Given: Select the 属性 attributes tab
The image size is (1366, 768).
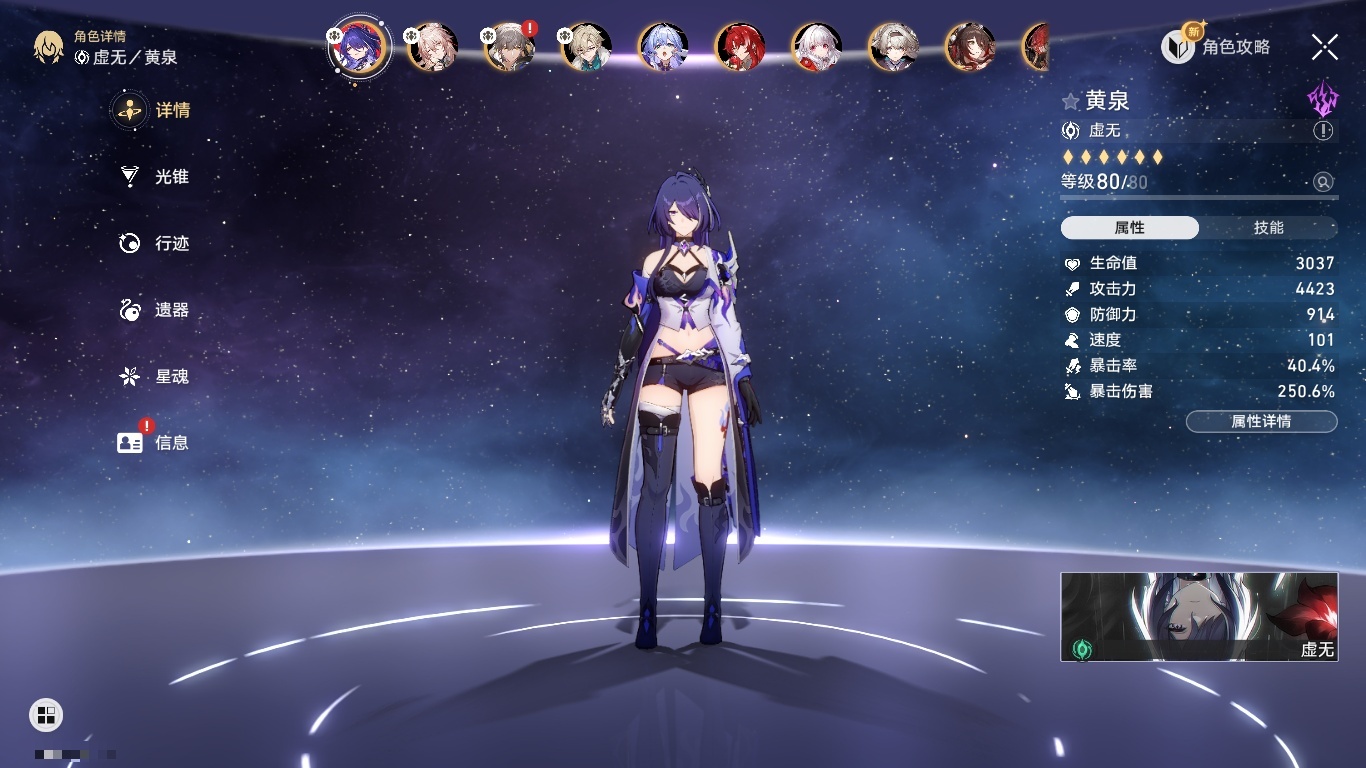Looking at the screenshot, I should (1130, 228).
